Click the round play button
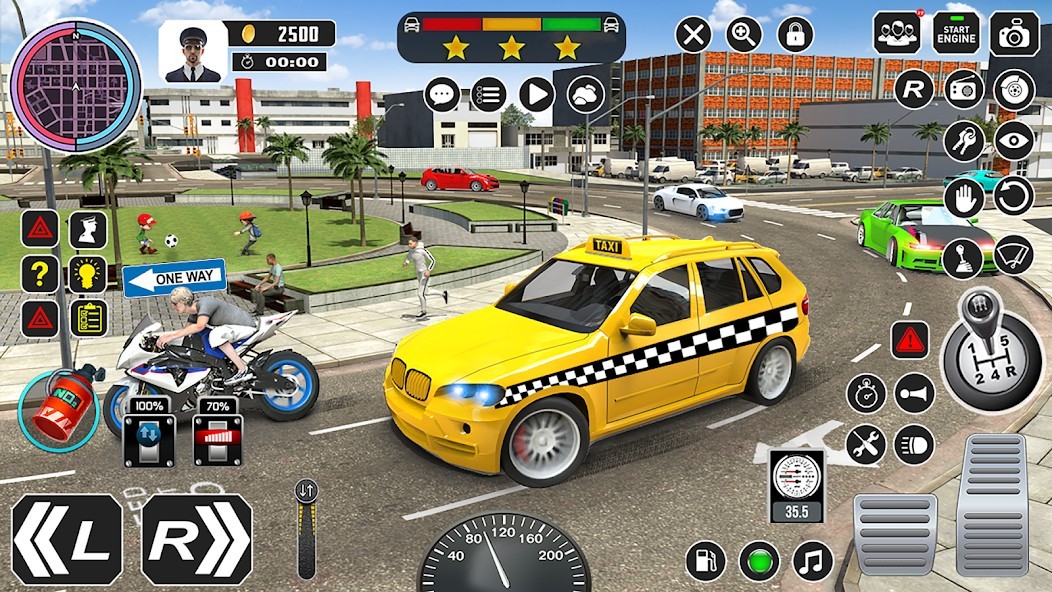The width and height of the screenshot is (1052, 592). tap(537, 95)
